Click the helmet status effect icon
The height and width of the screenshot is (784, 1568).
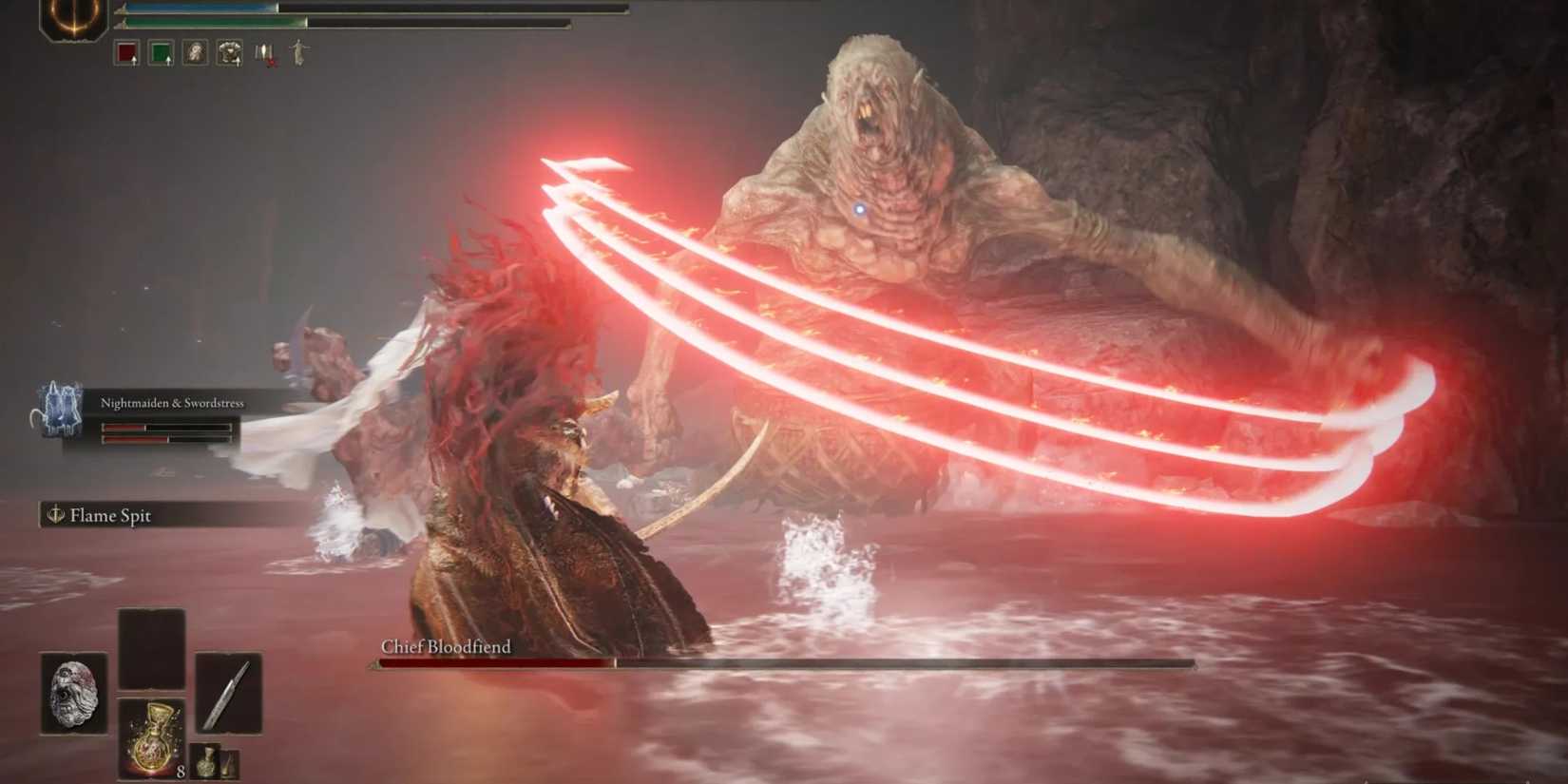tap(197, 53)
